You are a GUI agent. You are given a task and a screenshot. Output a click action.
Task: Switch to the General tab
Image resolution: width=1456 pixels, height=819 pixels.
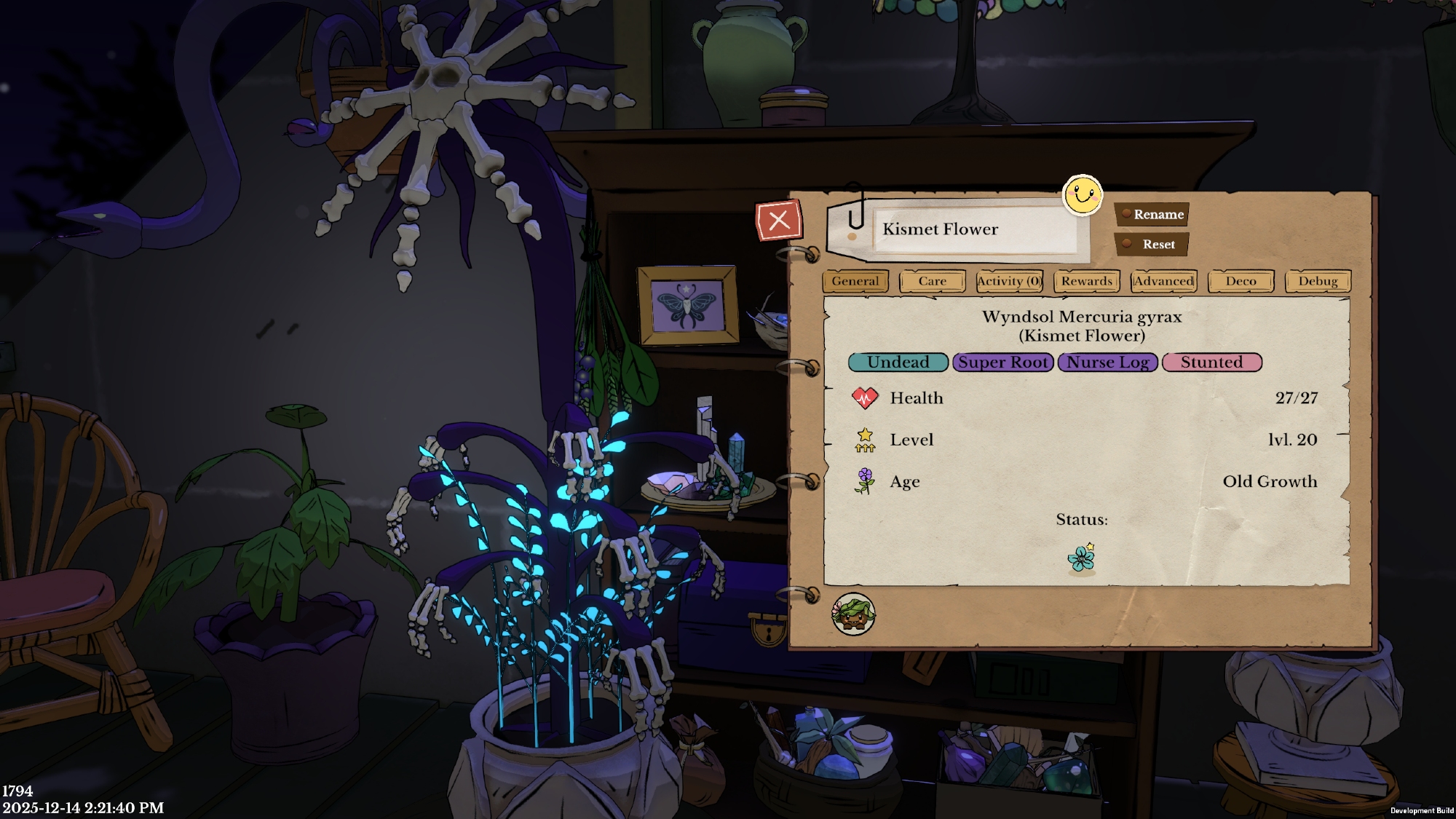(855, 281)
